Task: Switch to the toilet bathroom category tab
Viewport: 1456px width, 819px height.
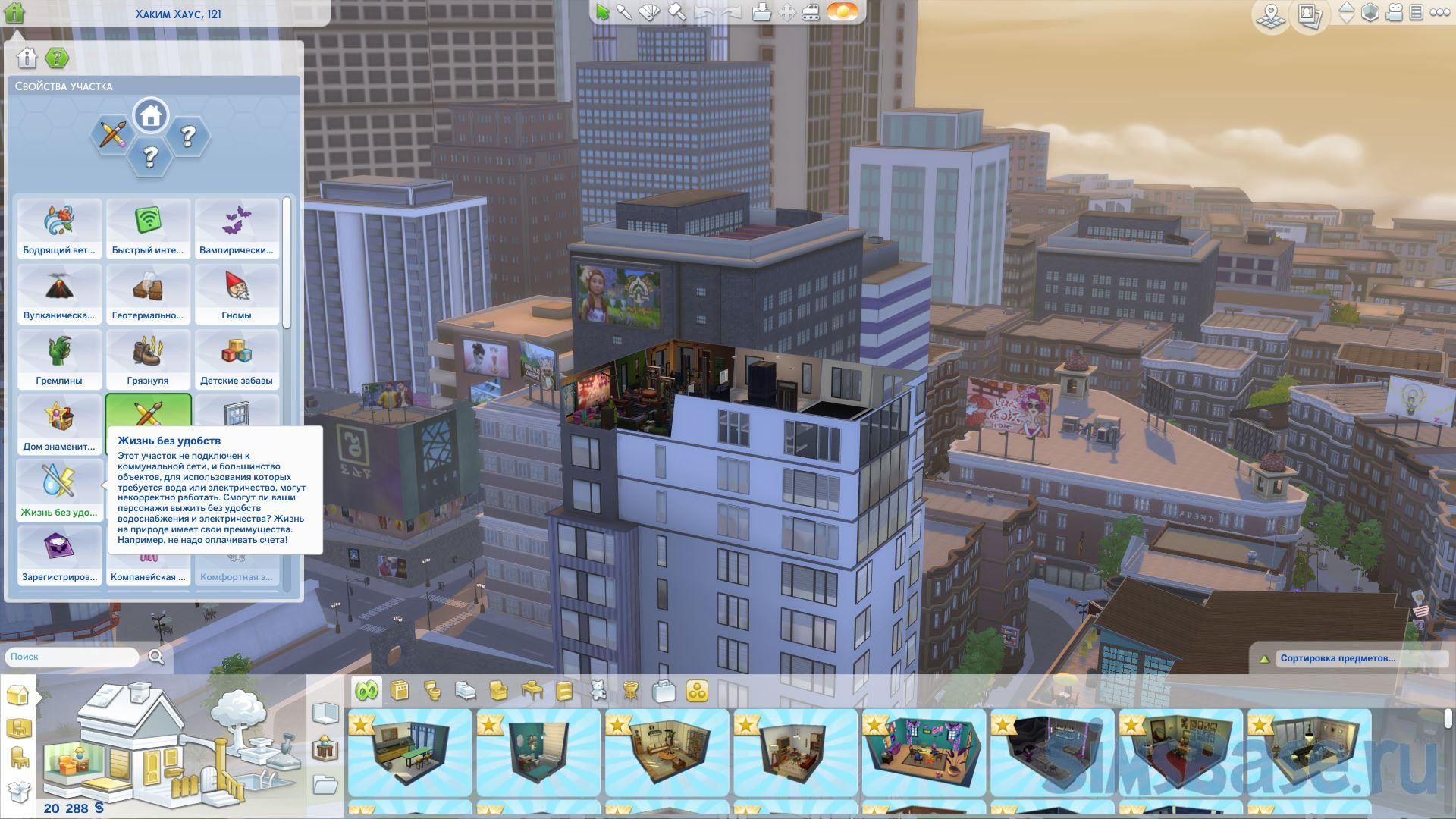Action: click(x=432, y=691)
